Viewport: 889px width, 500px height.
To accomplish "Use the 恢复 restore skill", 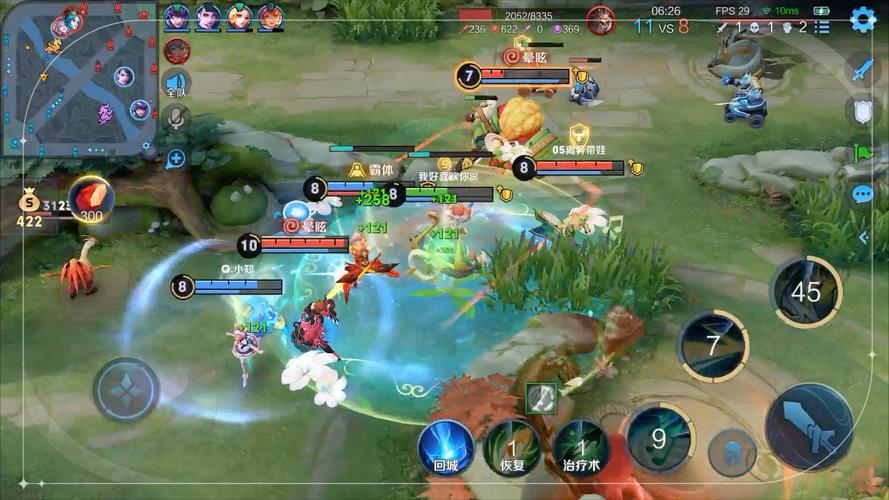I will [512, 446].
